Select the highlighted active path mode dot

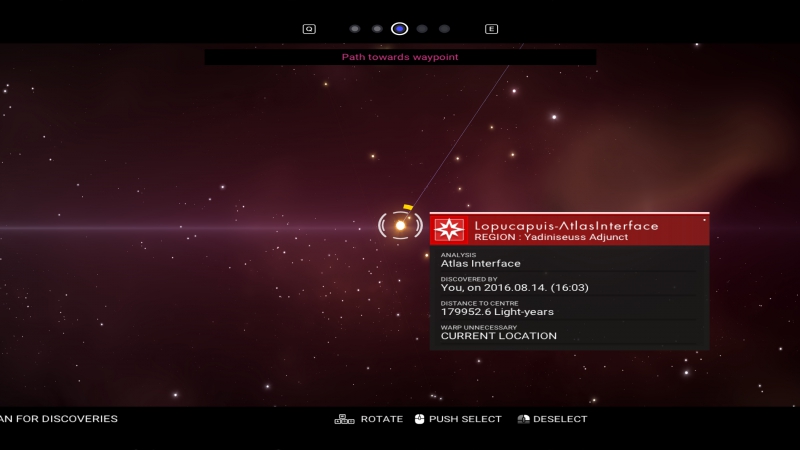pos(400,29)
